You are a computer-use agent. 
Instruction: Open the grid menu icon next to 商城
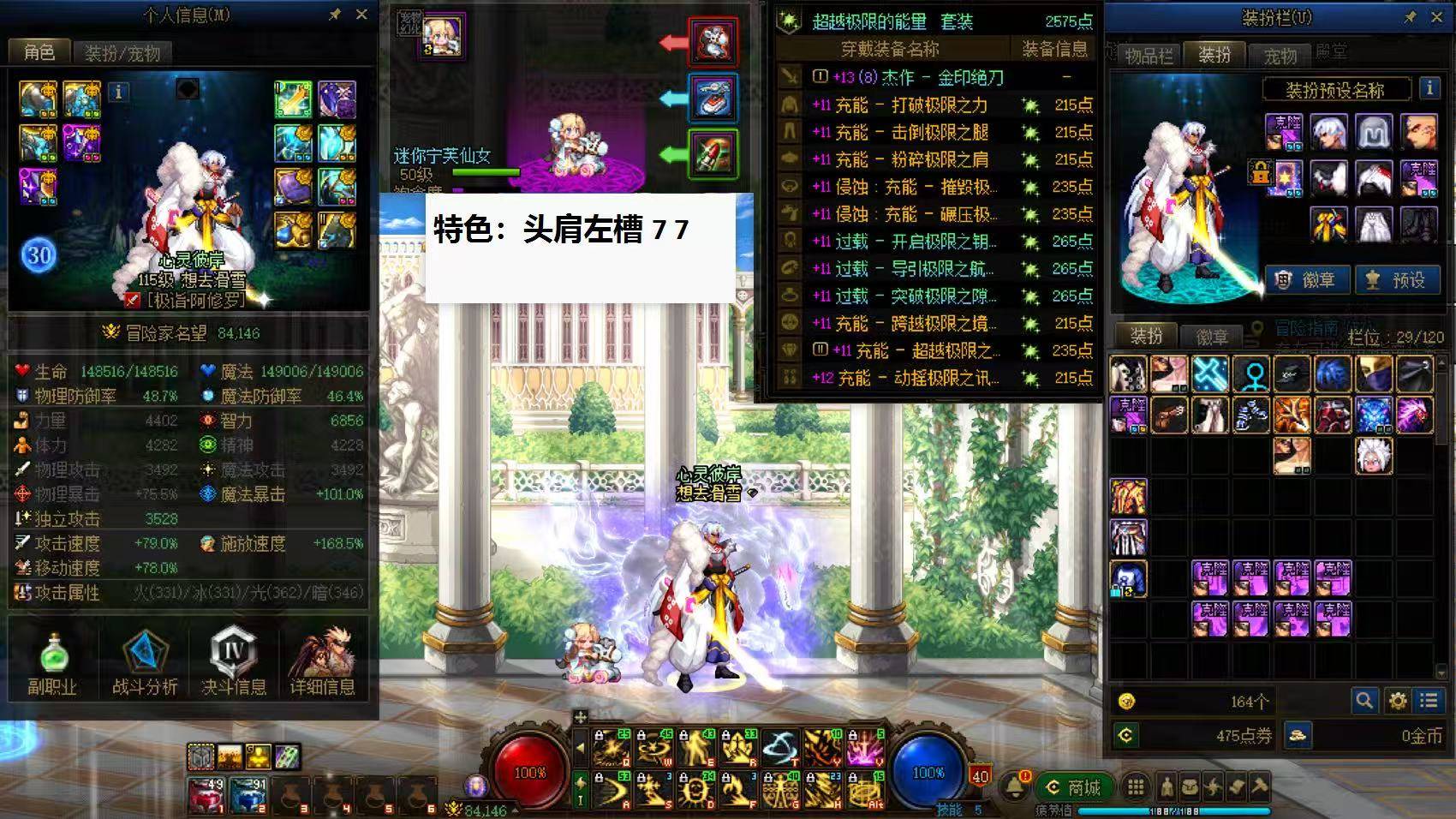click(1137, 786)
